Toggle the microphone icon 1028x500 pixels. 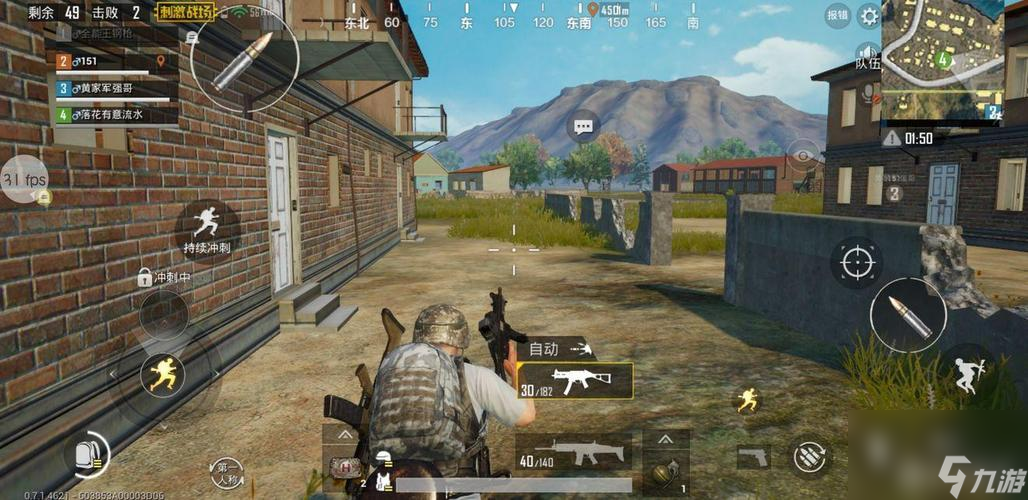866,92
